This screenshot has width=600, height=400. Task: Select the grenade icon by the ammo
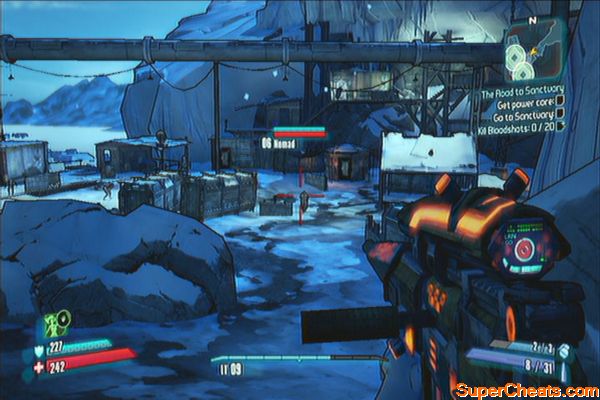564,350
